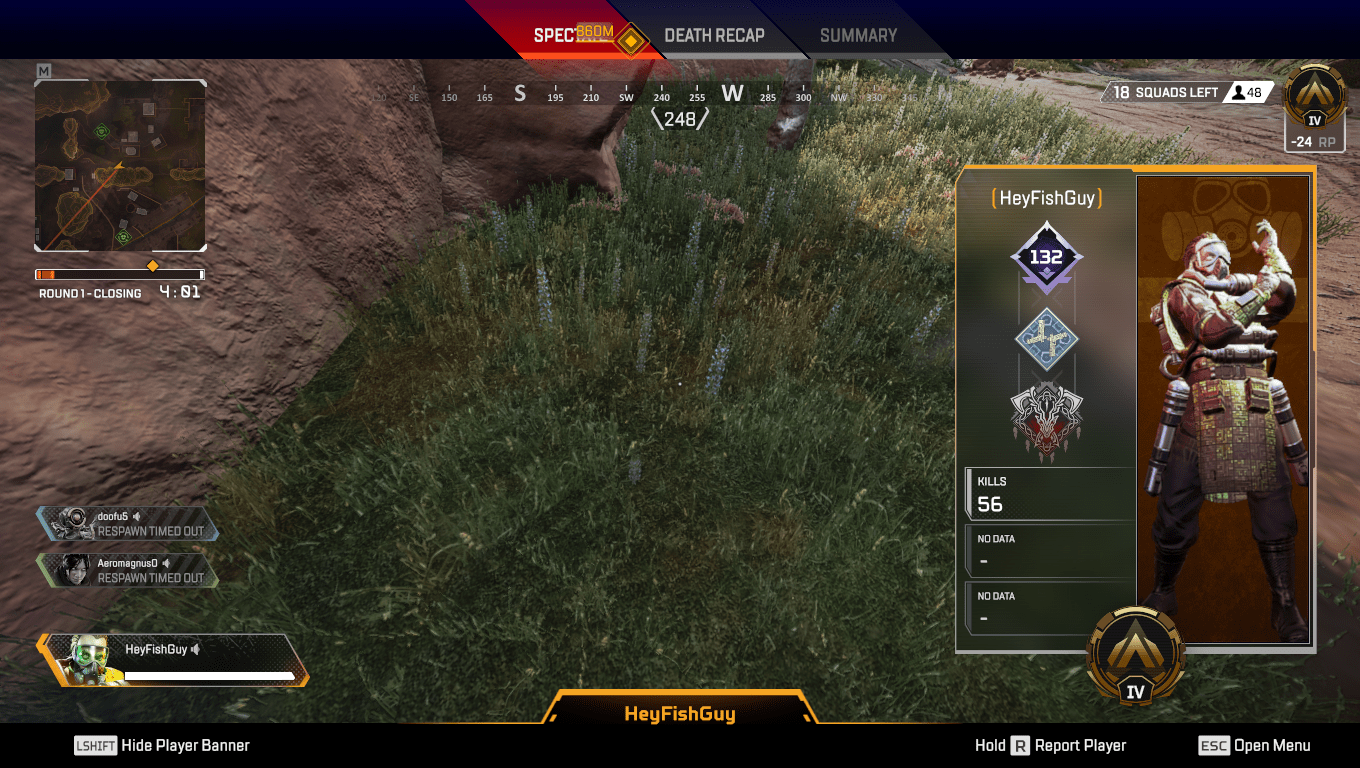1360x768 pixels.
Task: Click Report Player
Action: [1080, 745]
